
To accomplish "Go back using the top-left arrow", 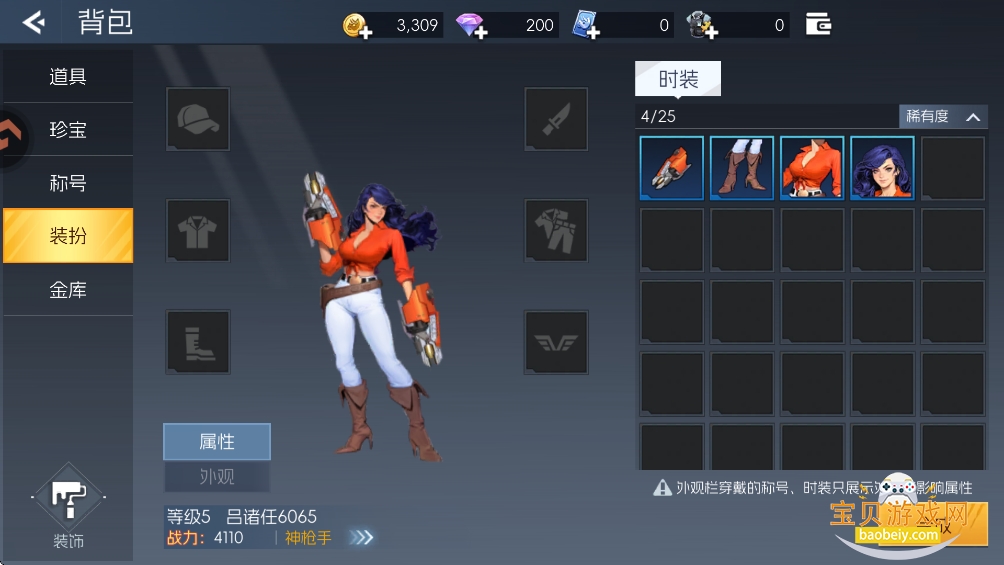I will point(33,22).
